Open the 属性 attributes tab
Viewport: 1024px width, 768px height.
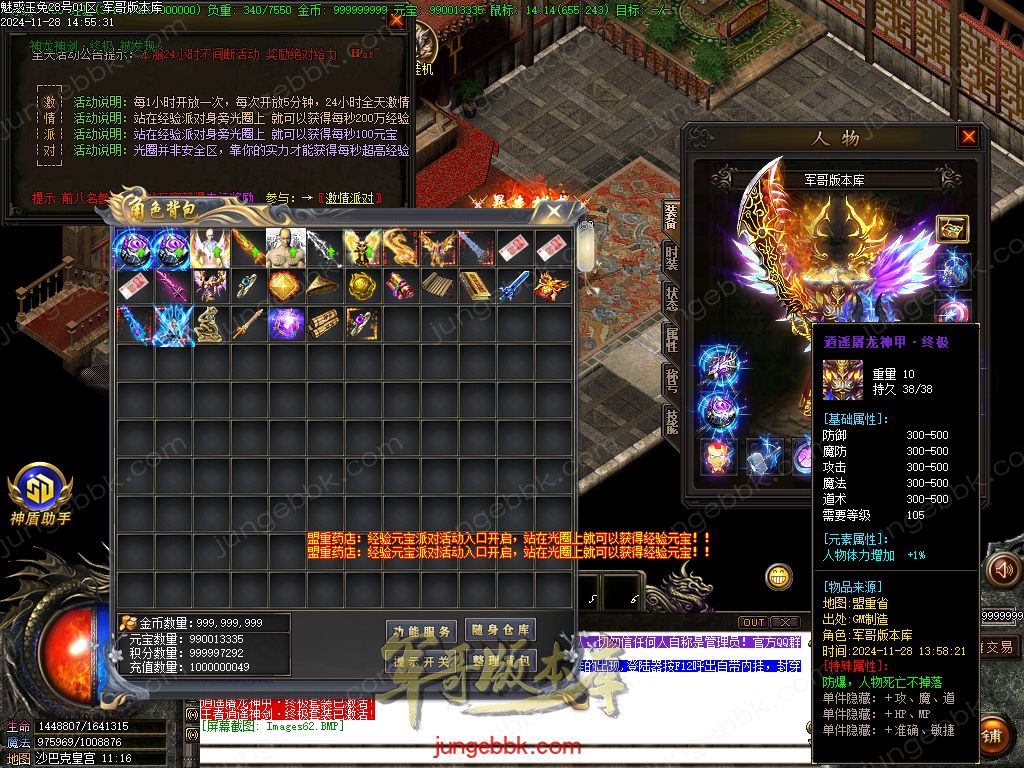(671, 338)
